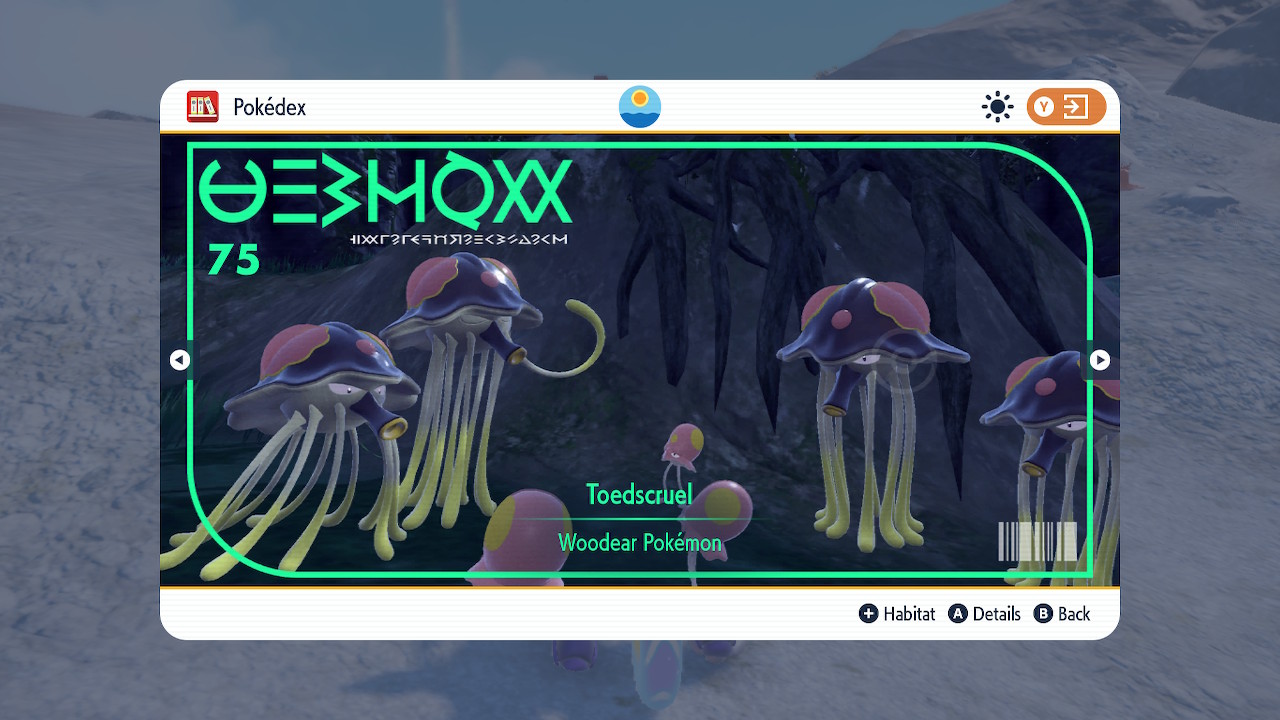Go to the previous Pokédex entry arrow
The image size is (1280, 720).
coord(180,360)
